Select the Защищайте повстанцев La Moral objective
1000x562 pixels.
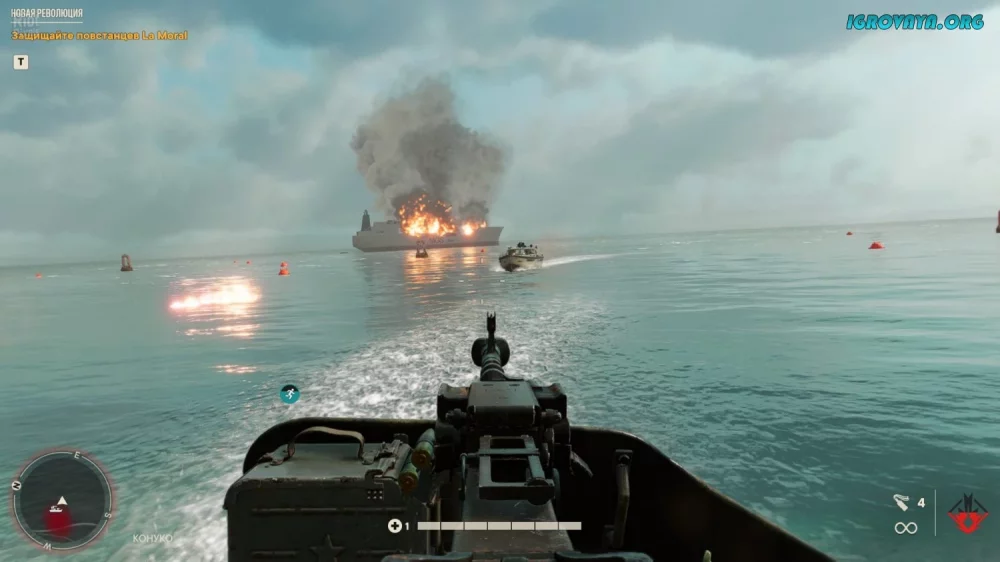[99, 36]
